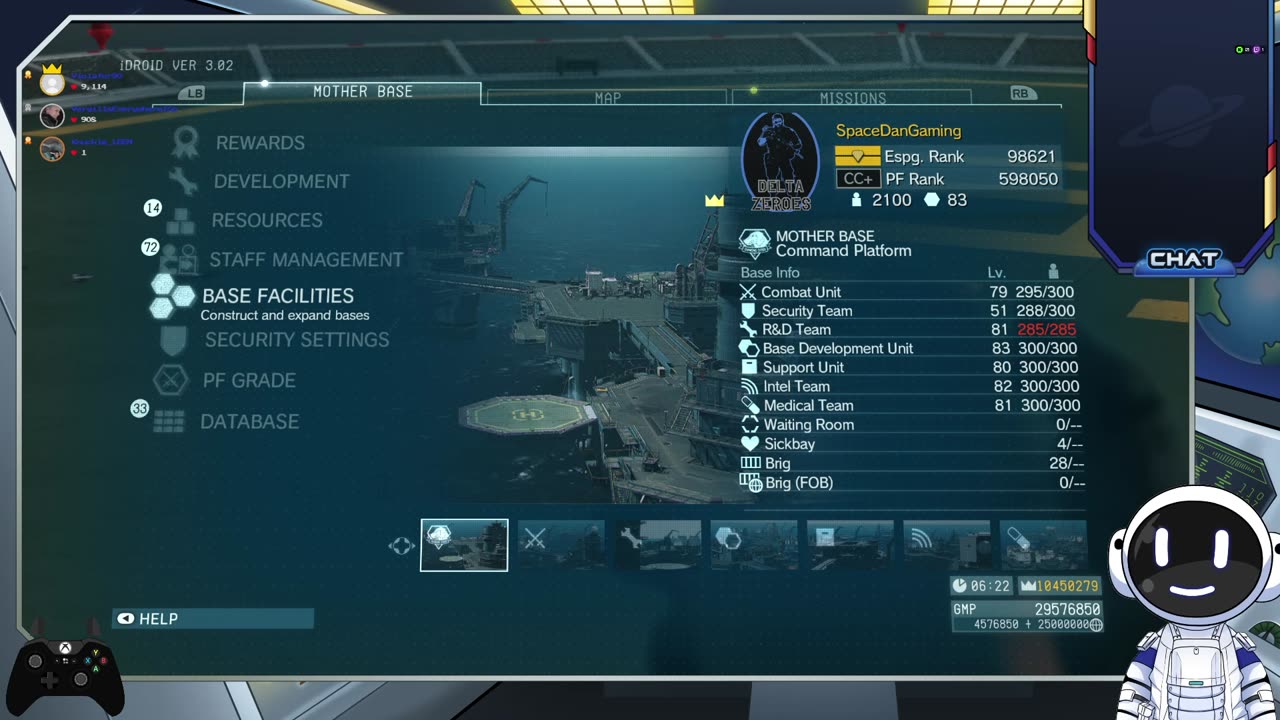
Task: Open the Resources menu
Action: click(x=266, y=220)
